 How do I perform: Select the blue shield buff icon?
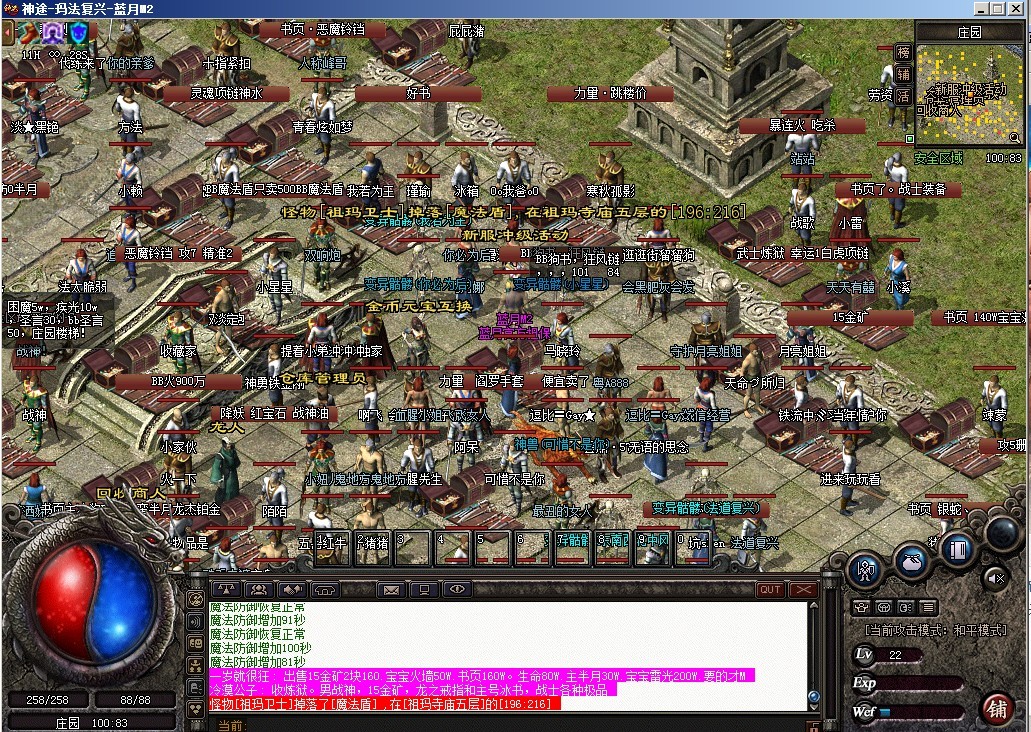(x=77, y=33)
